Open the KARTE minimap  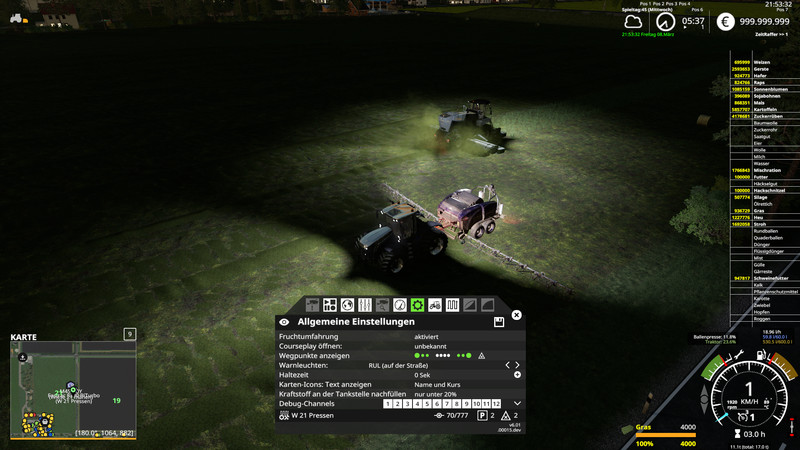(x=71, y=386)
